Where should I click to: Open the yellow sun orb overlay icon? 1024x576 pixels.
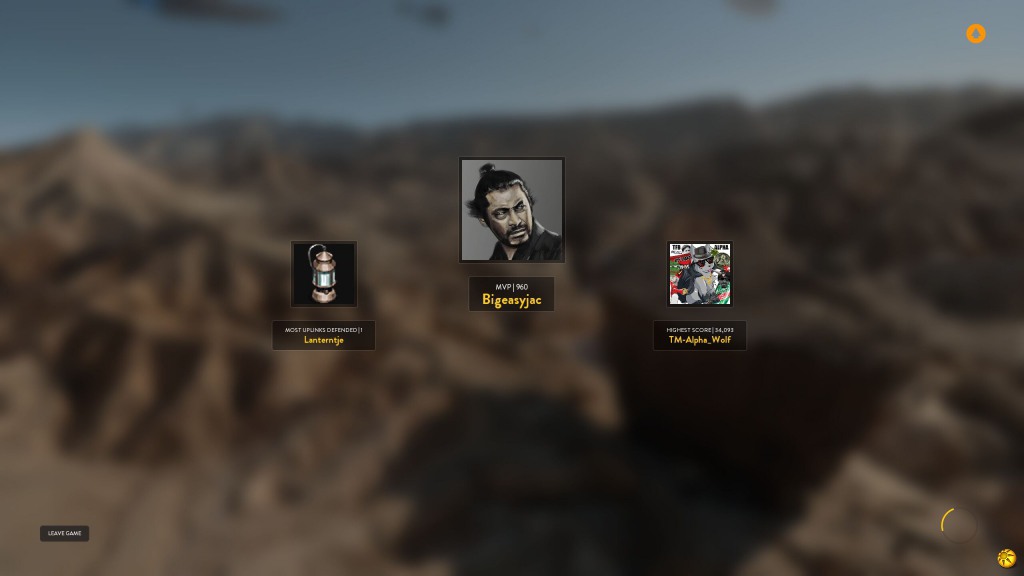(1006, 558)
